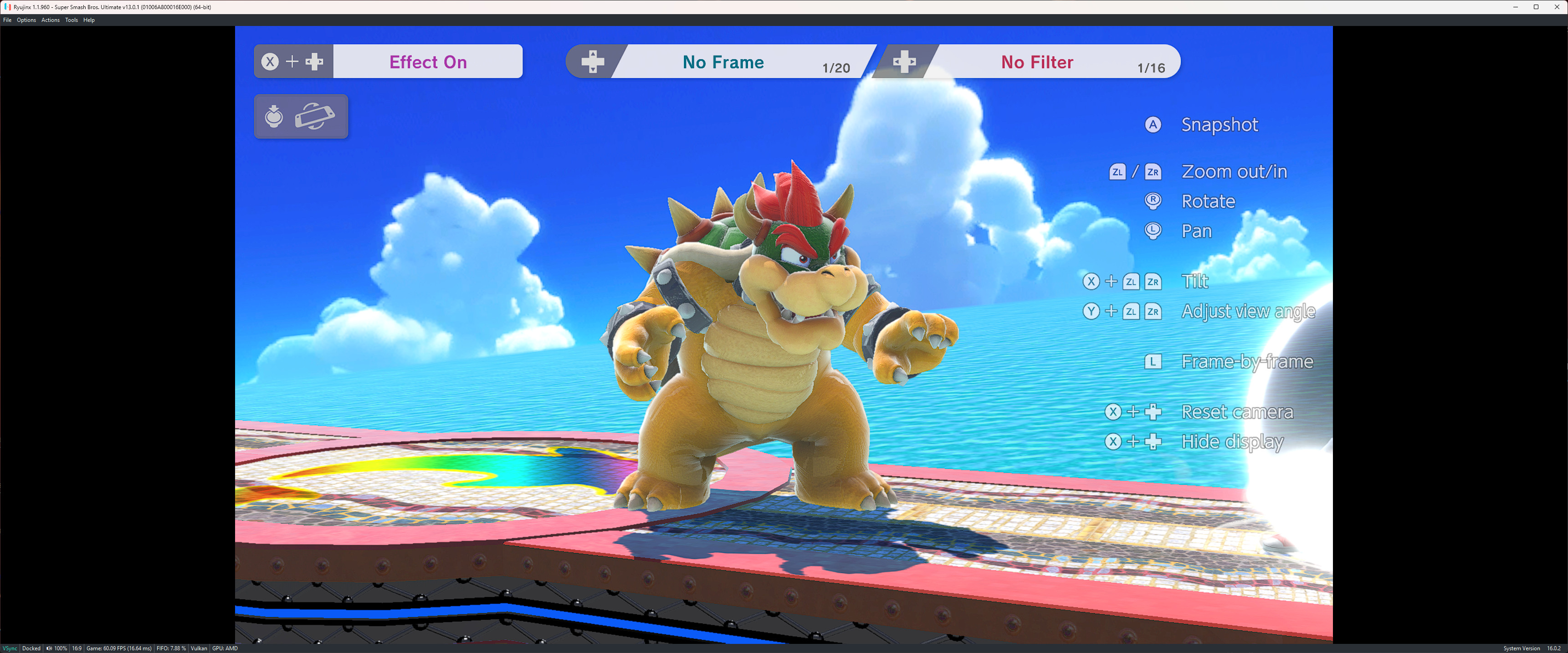The height and width of the screenshot is (653, 1568).
Task: Click the volume speaker icon in status bar
Action: click(x=49, y=648)
